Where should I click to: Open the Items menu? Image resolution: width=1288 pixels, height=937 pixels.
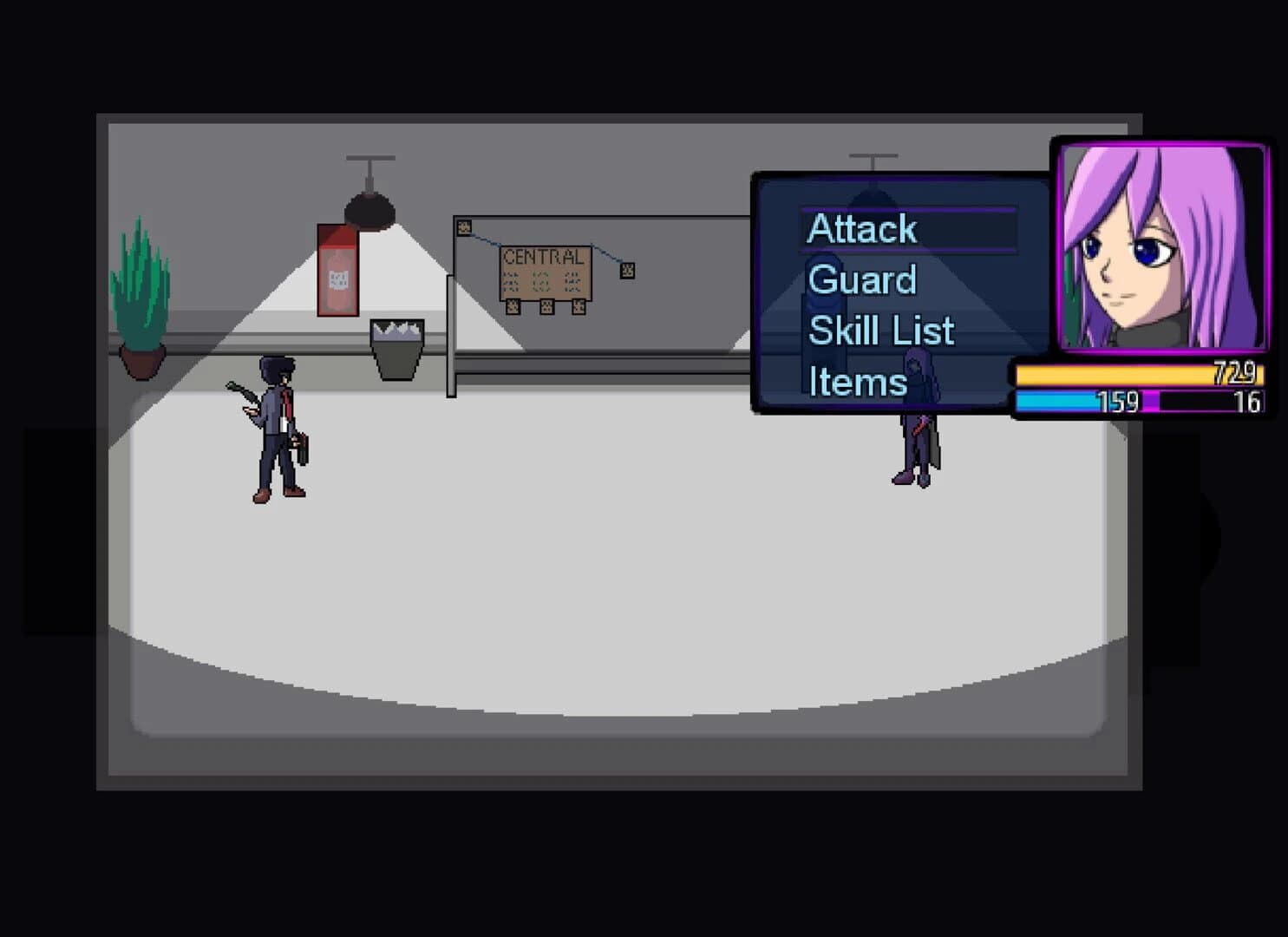coord(857,380)
